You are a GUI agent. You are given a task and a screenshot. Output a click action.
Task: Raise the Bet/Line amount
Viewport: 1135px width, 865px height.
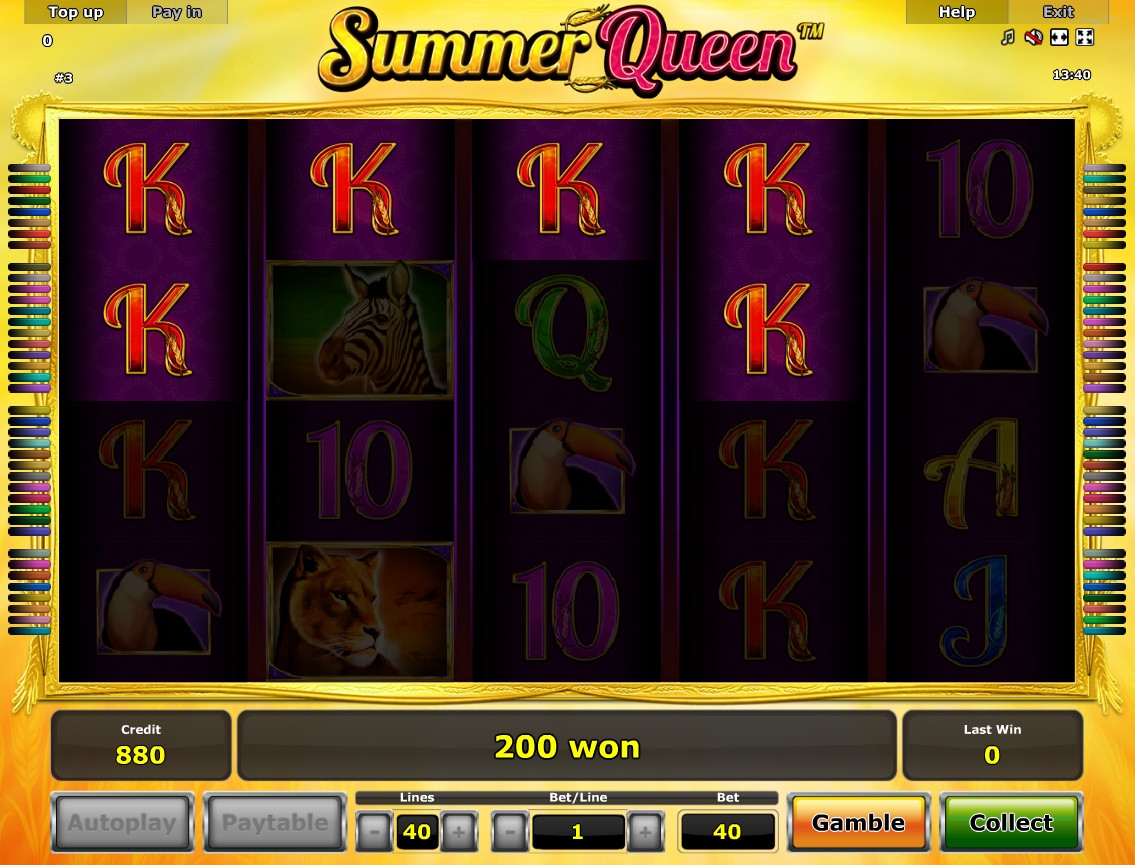click(645, 831)
